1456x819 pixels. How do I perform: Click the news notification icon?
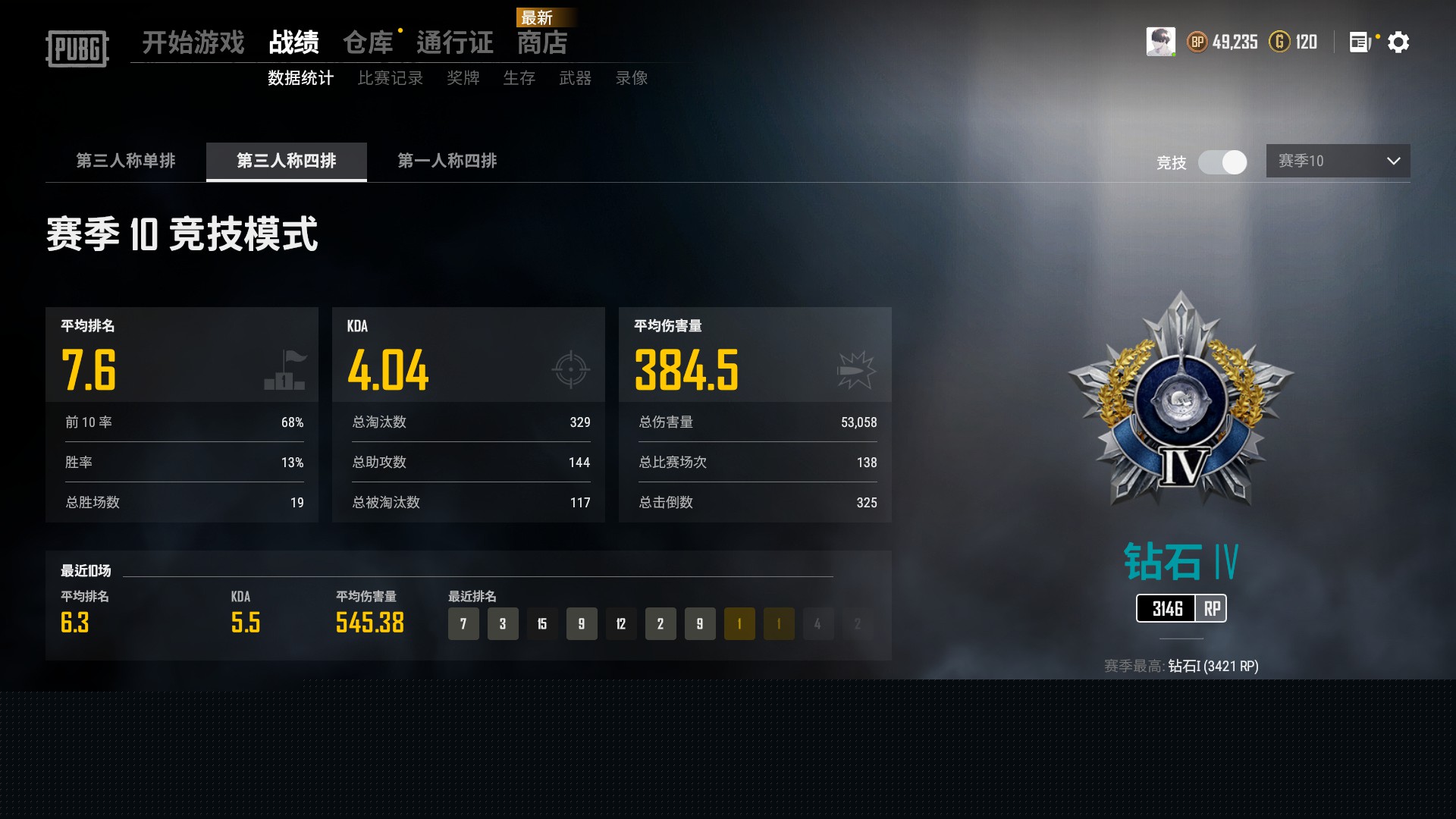coord(1360,42)
